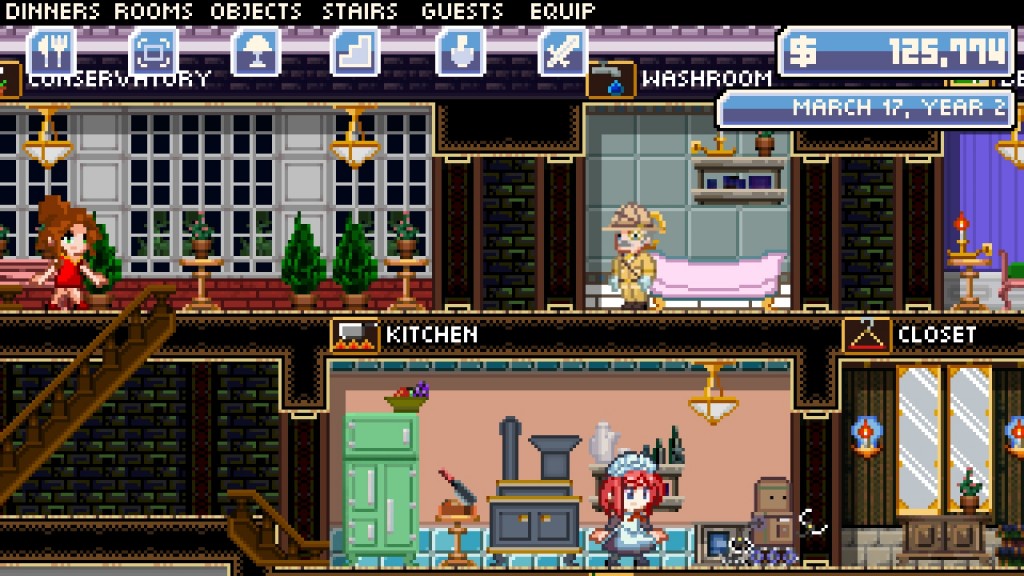The image size is (1024, 576).
Task: Open the Dinners menu icon
Action: pos(52,52)
